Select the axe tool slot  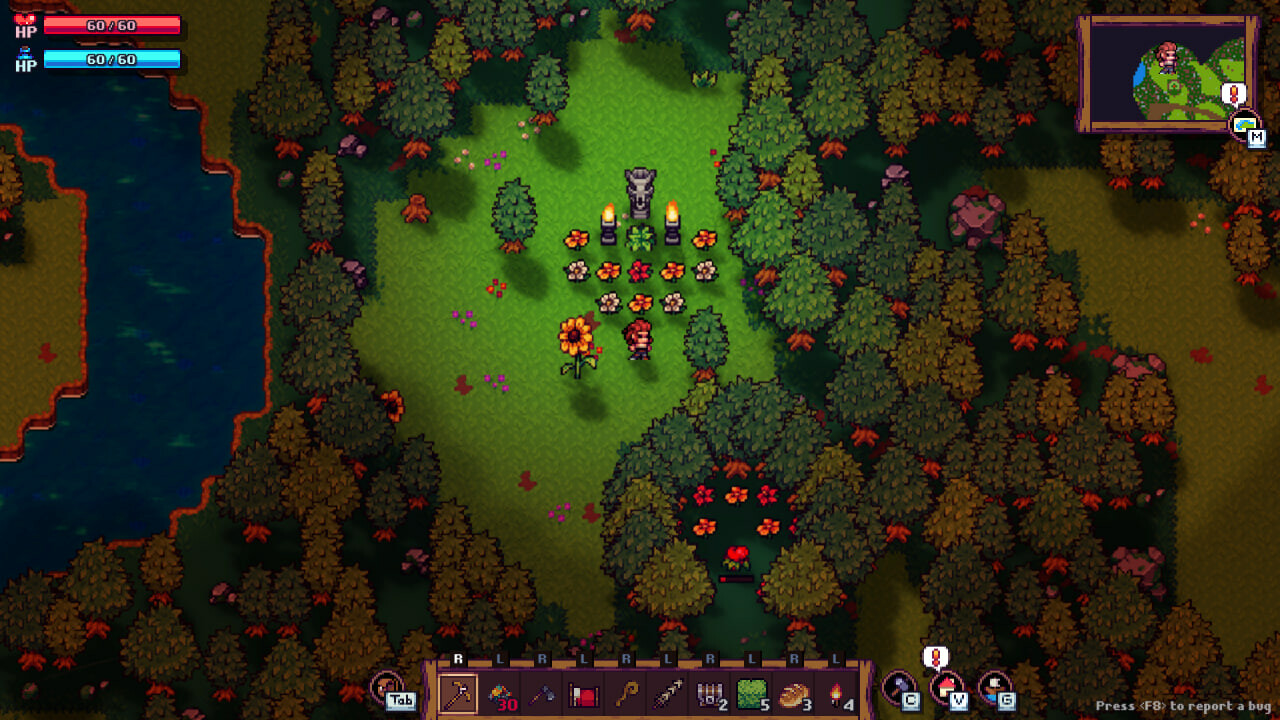tap(540, 695)
